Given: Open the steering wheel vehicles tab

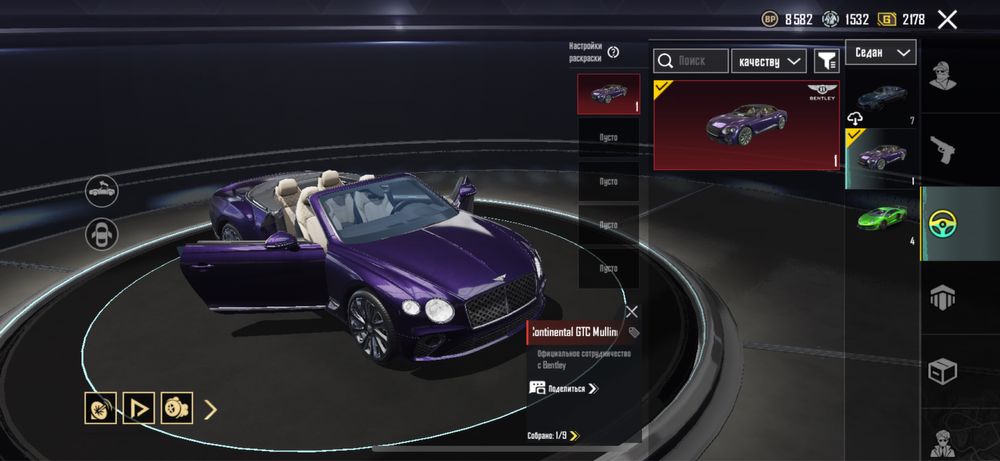Looking at the screenshot, I should pos(942,222).
